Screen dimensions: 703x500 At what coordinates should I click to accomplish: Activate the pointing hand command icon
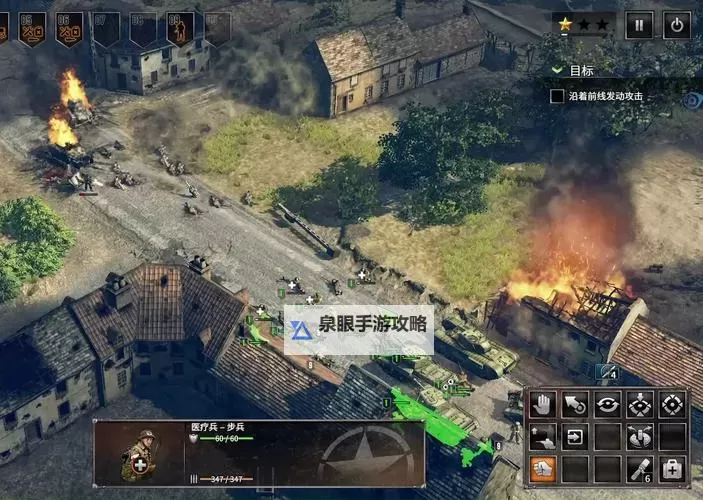(542, 437)
